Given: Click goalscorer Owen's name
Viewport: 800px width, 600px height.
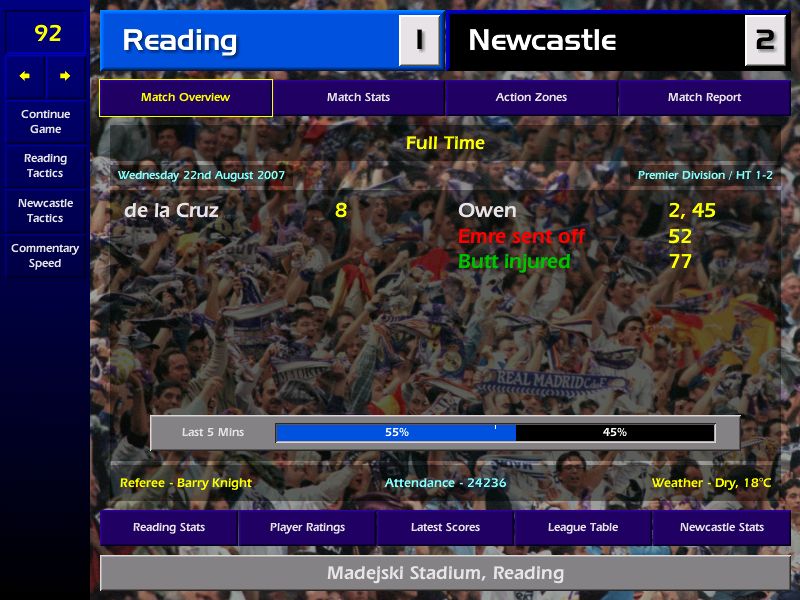Looking at the screenshot, I should point(487,211).
